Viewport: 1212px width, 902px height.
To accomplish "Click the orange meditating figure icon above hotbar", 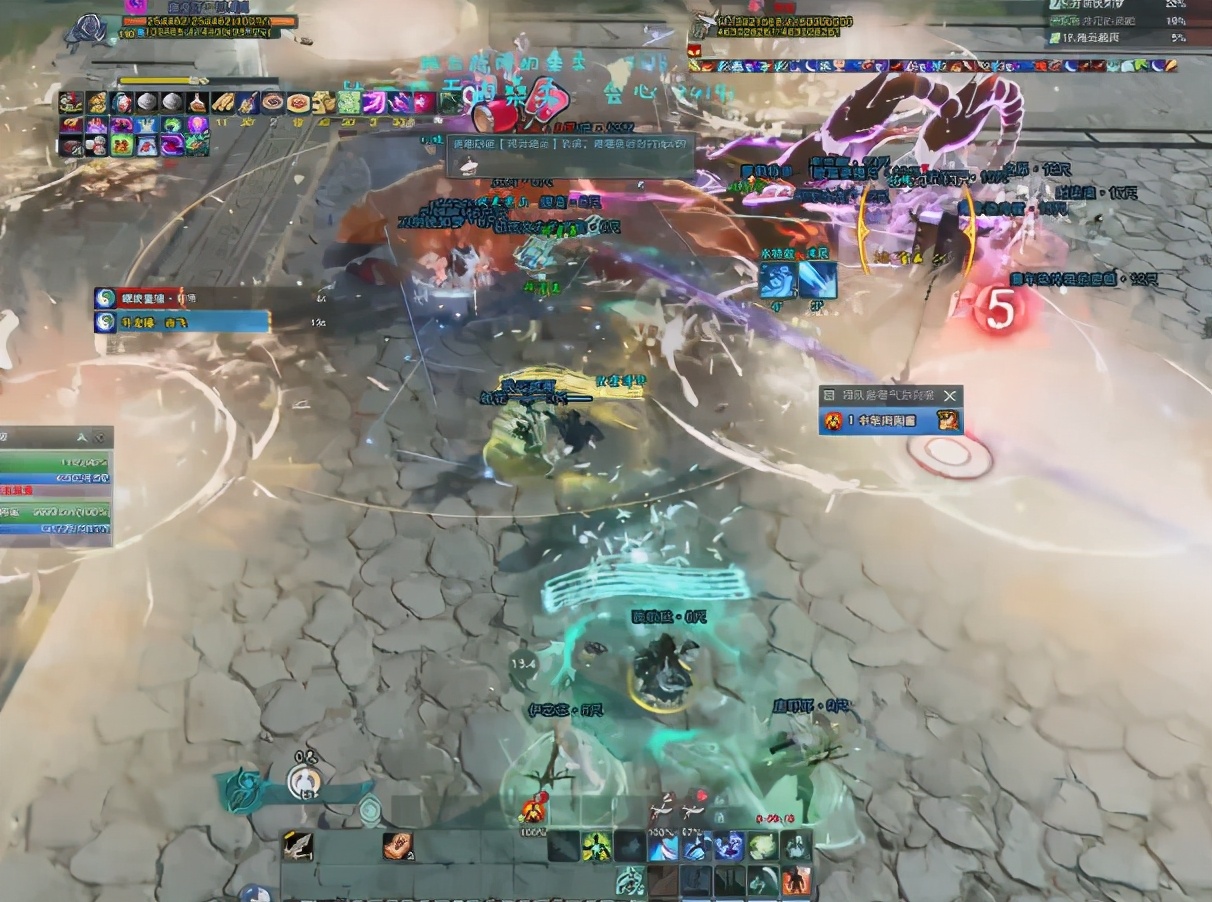I will [534, 809].
